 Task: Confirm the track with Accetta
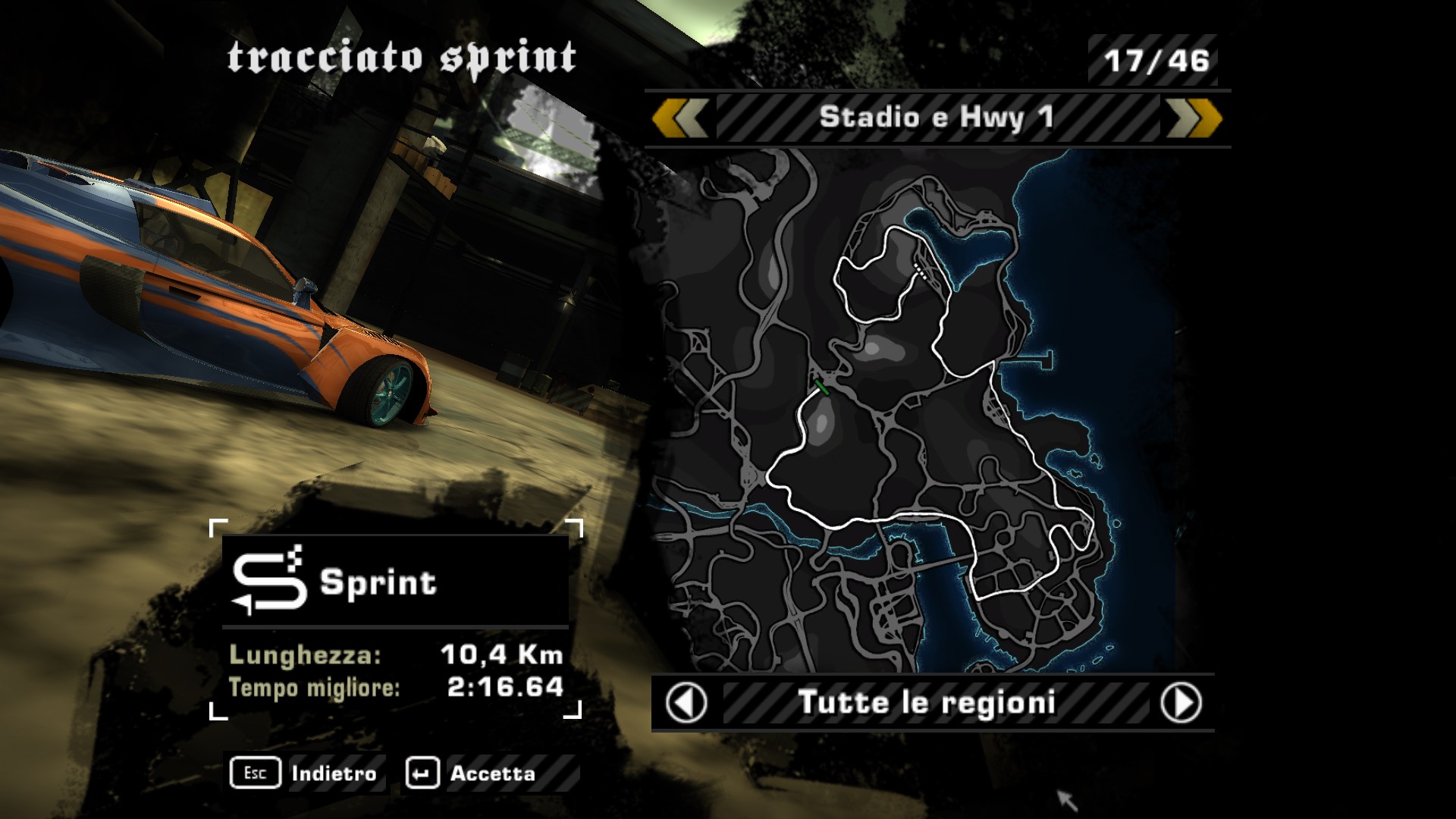[473, 773]
